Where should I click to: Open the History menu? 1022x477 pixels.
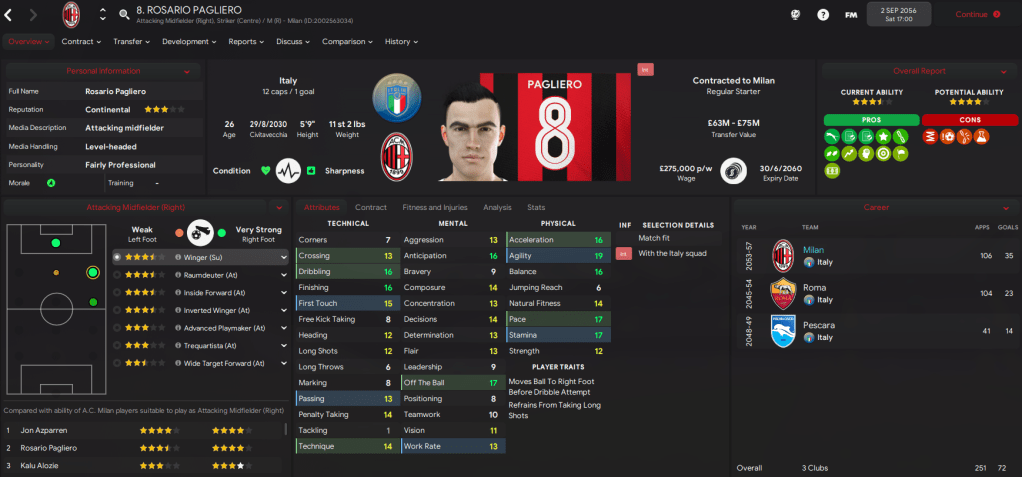coord(401,42)
